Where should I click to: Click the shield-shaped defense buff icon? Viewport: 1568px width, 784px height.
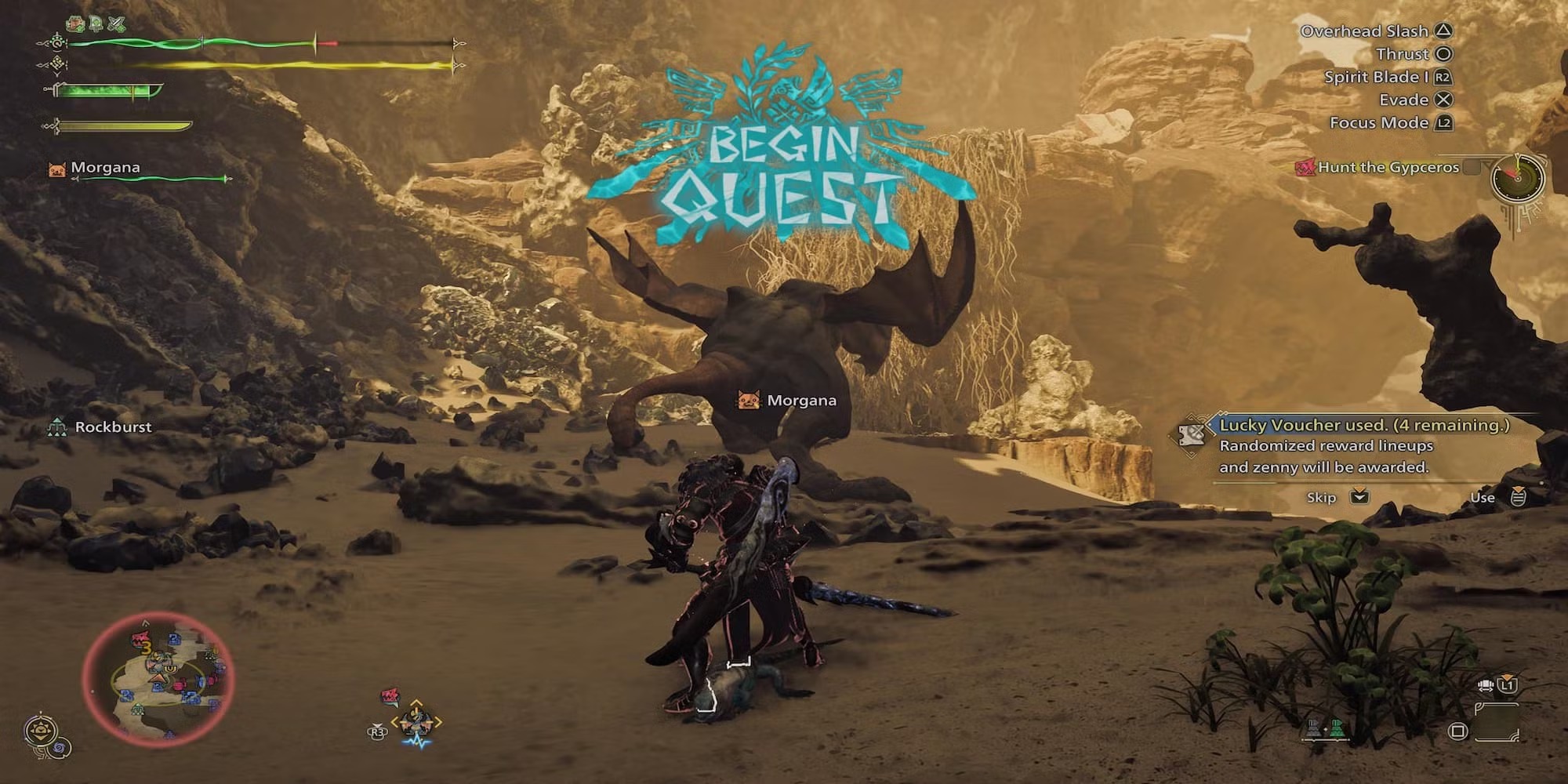96,24
